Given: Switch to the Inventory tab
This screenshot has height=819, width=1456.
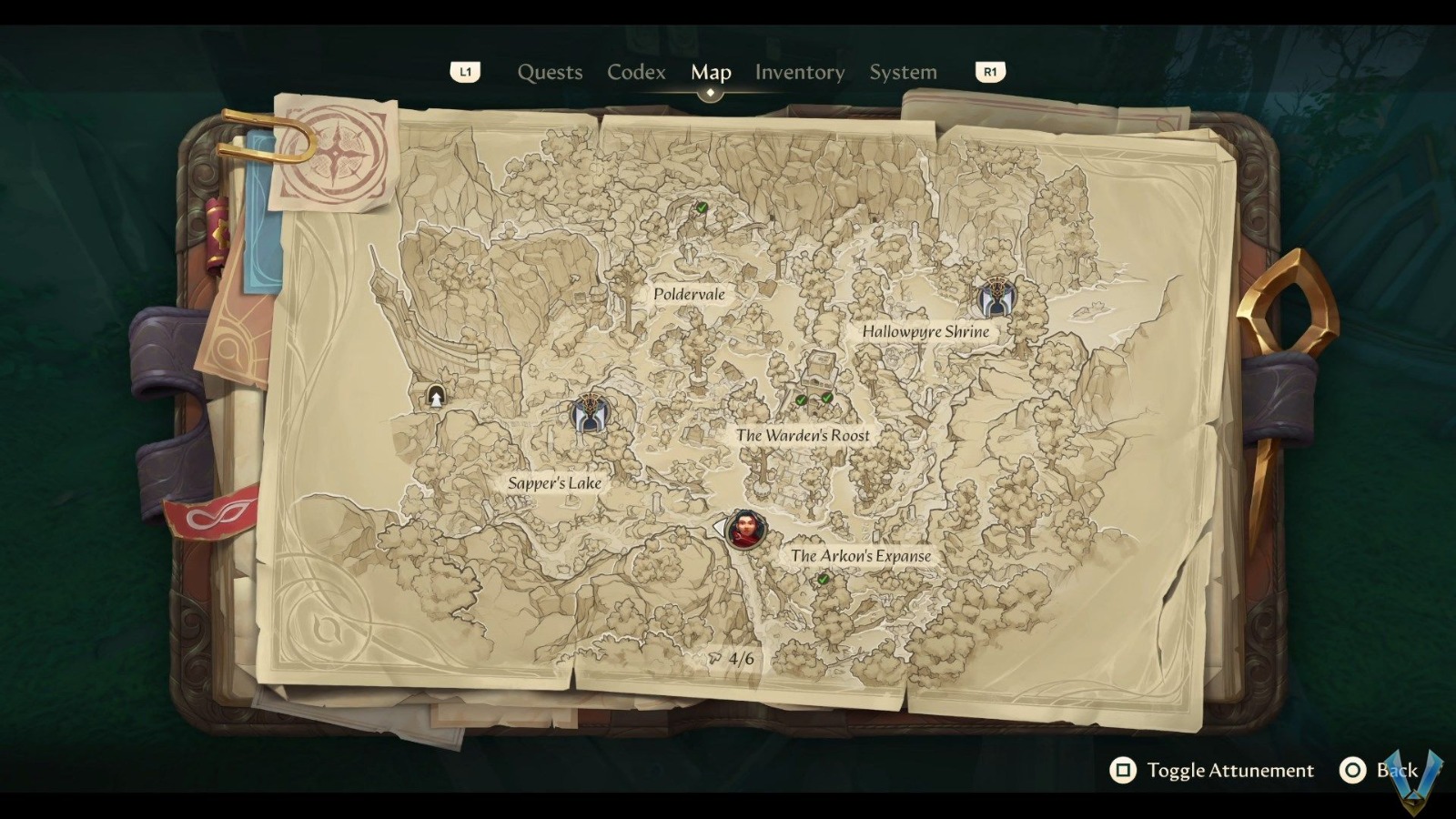Looking at the screenshot, I should (800, 72).
